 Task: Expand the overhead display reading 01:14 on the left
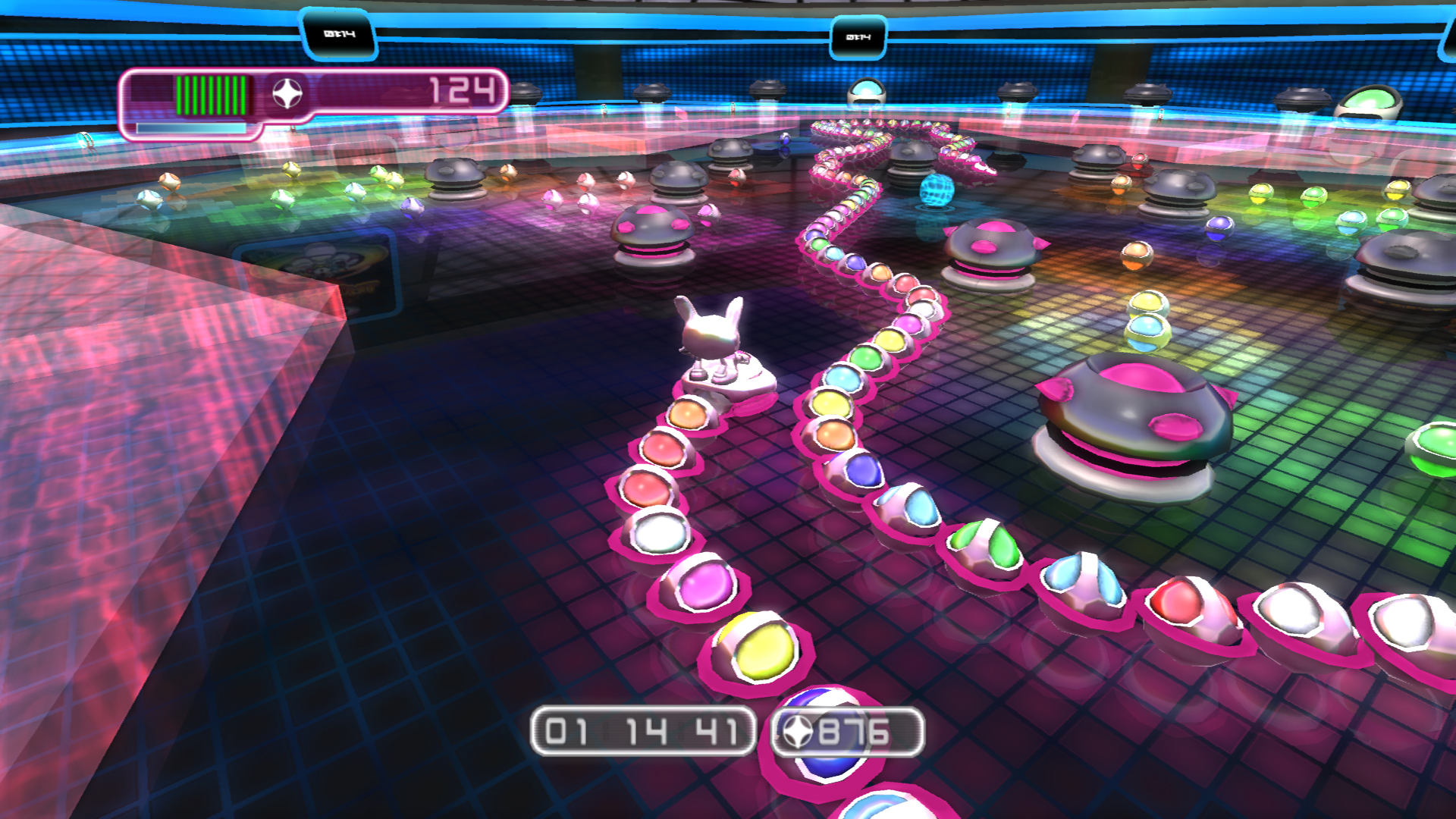(337, 32)
